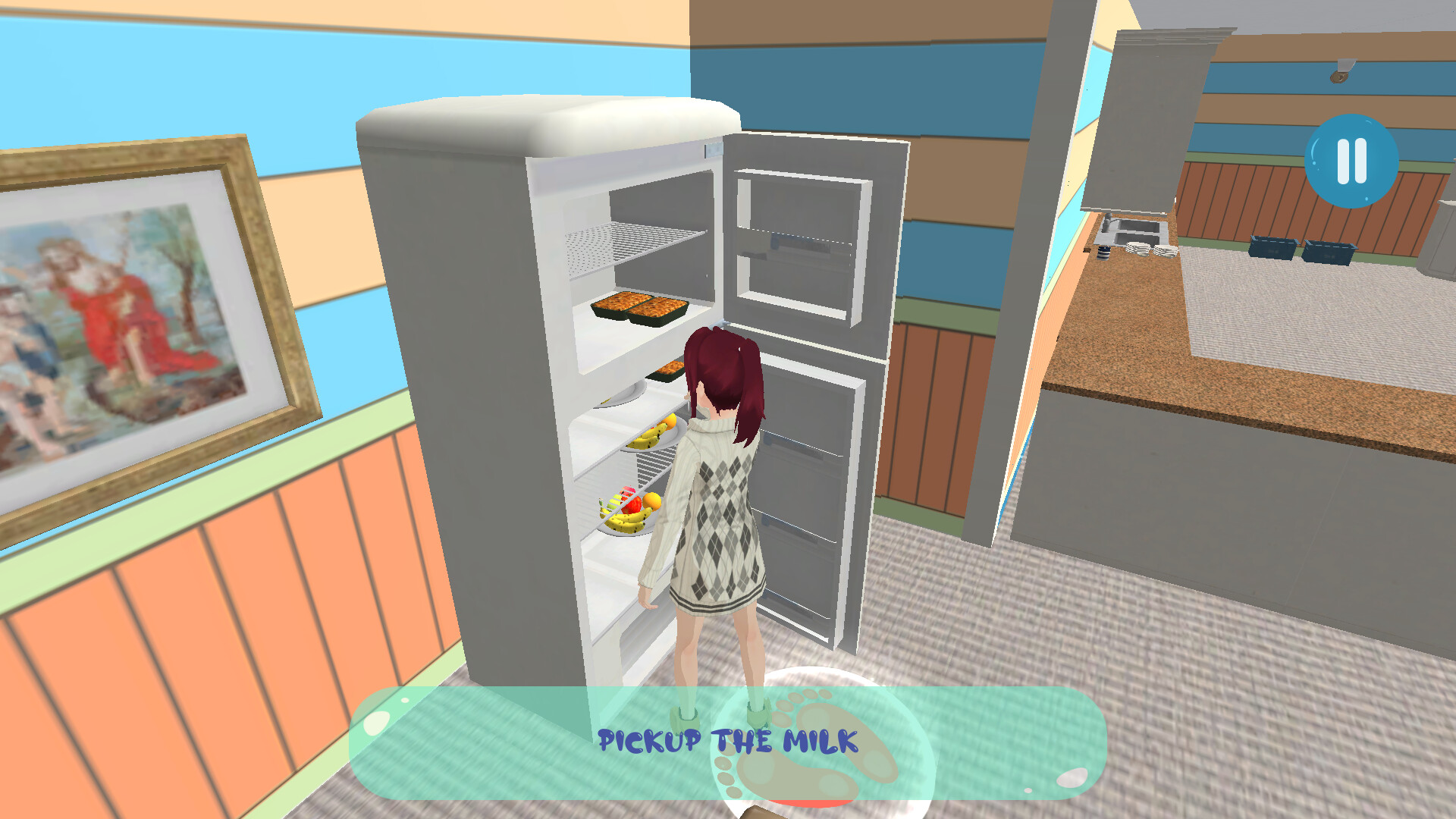Click the small tray on the middle shelf
Viewport: 1456px width, 819px height.
tap(667, 369)
